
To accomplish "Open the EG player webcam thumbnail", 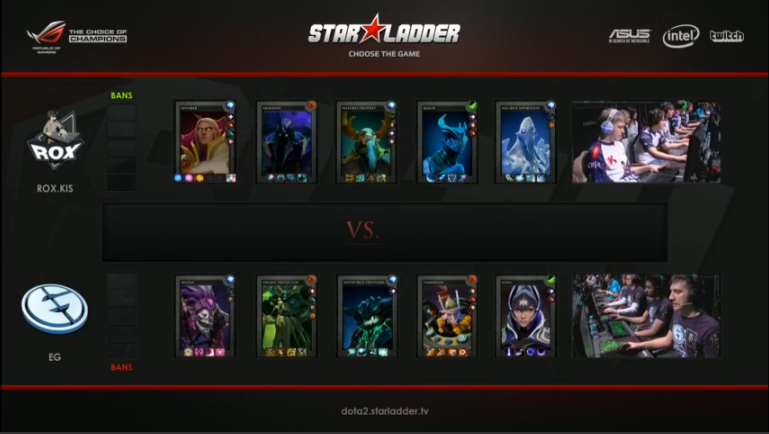I will click(646, 315).
